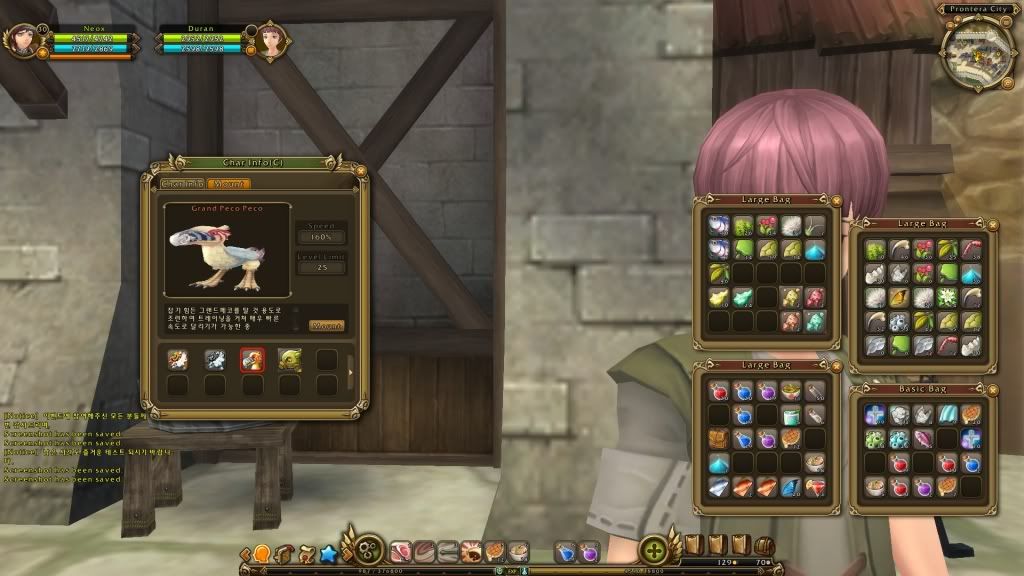Screen dimensions: 1024x576
Task: Select the highlighted Peco Peco mount icon
Action: (x=251, y=360)
